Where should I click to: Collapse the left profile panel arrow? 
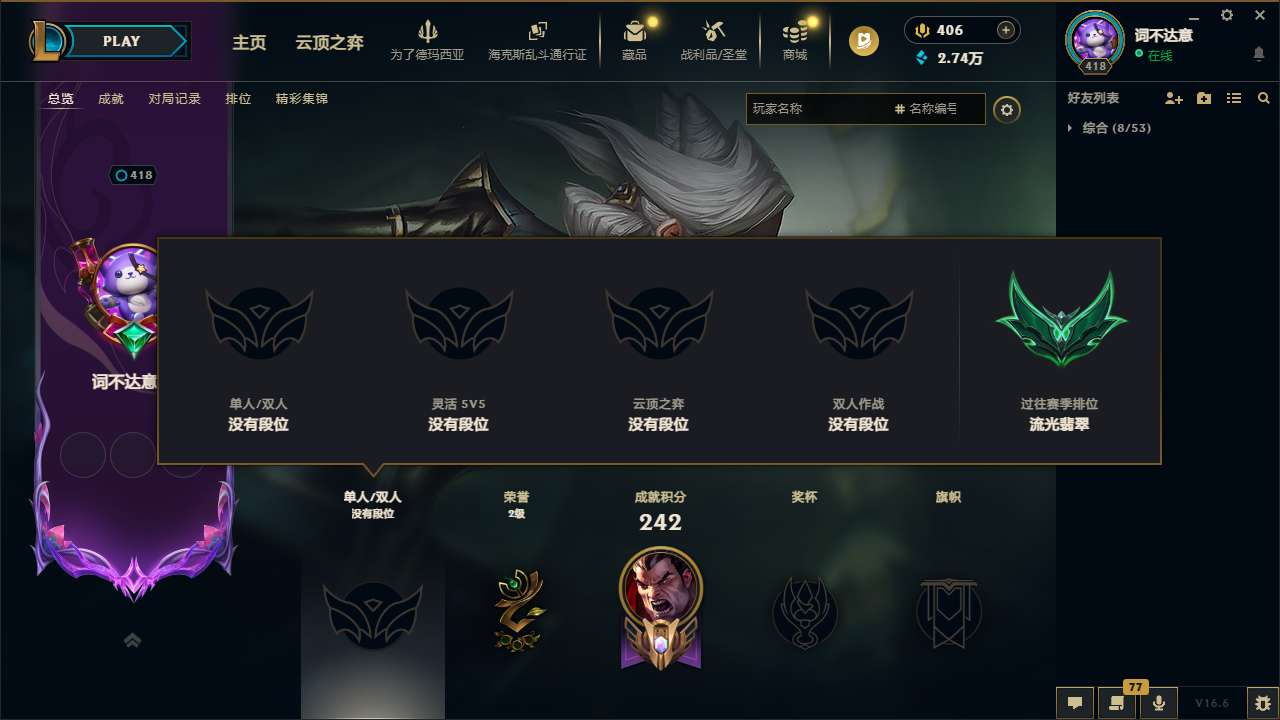pyautogui.click(x=131, y=640)
